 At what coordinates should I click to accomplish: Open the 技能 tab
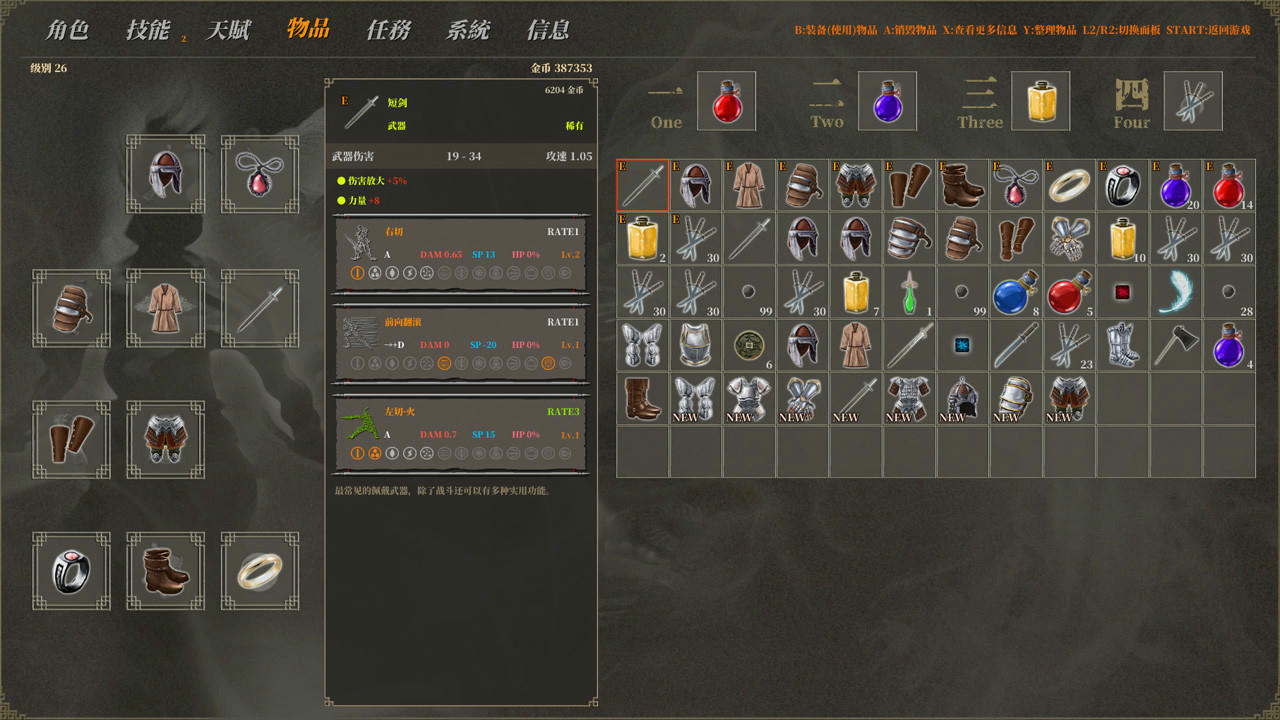[147, 30]
